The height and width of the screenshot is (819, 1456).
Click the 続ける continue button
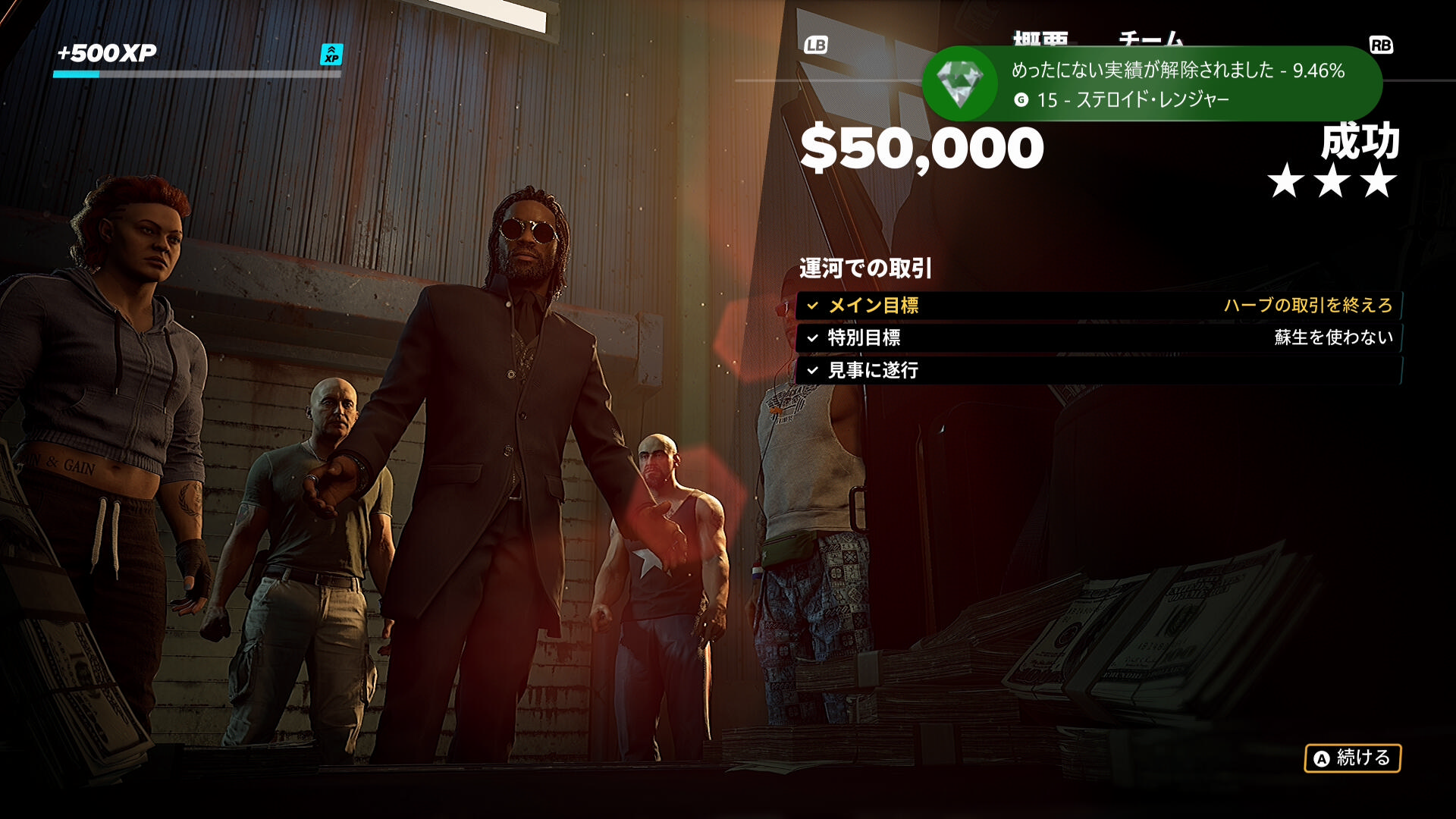(1352, 758)
